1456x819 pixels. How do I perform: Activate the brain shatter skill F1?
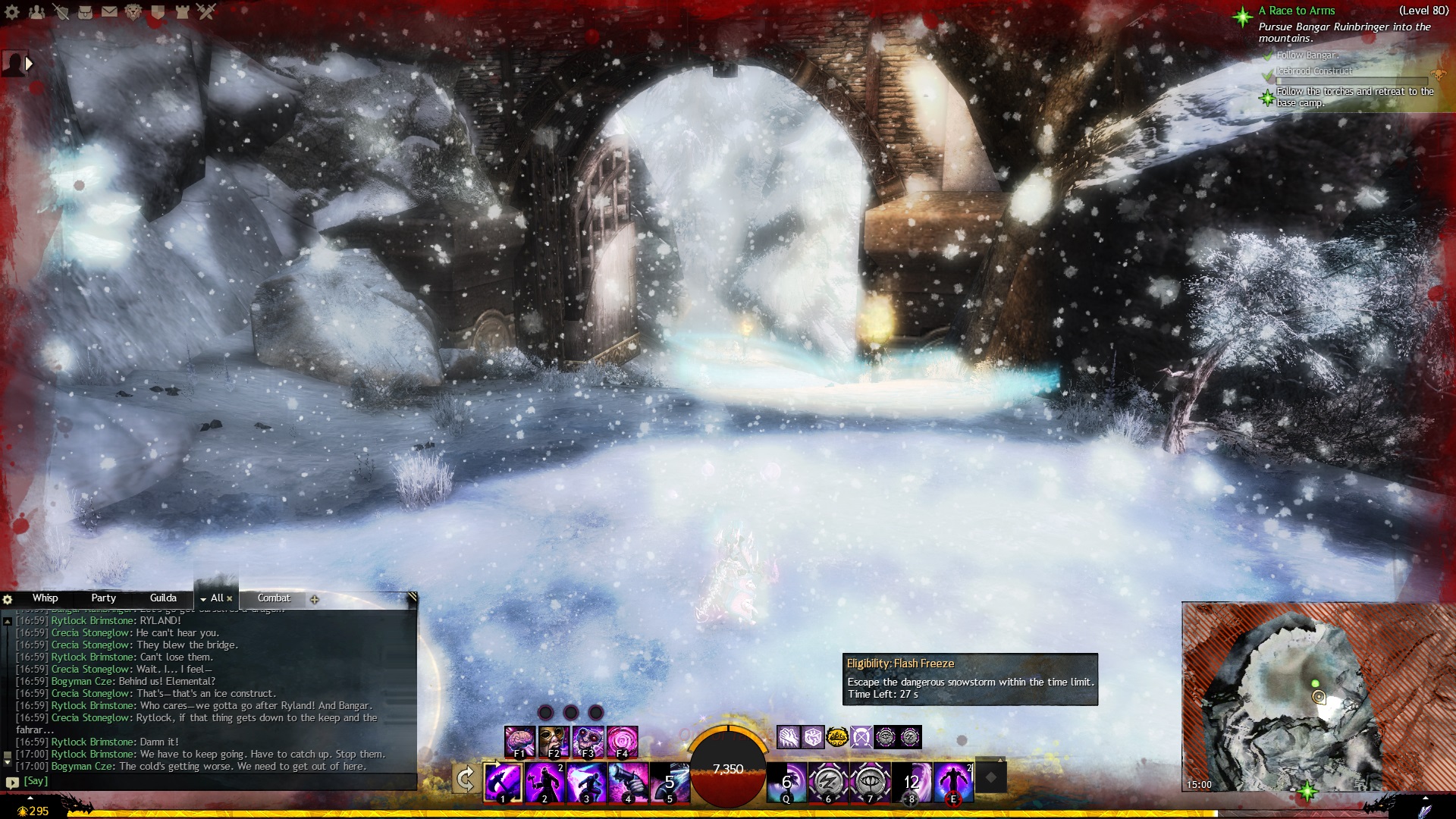[520, 741]
